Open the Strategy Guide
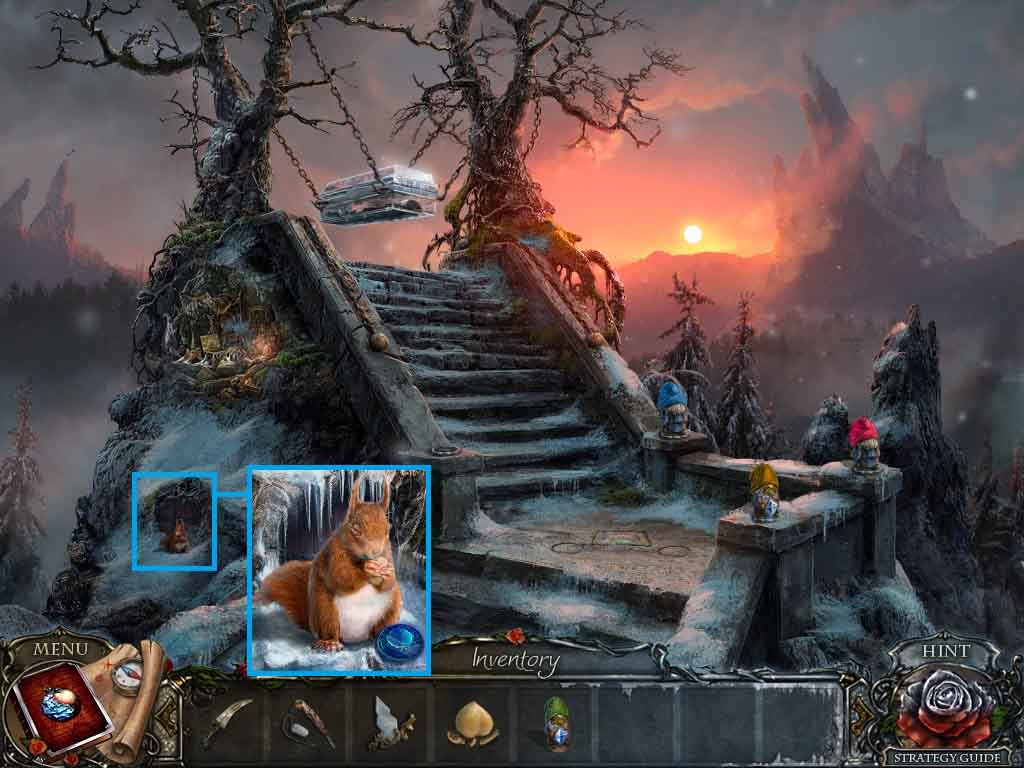The width and height of the screenshot is (1024, 768). [x=943, y=758]
